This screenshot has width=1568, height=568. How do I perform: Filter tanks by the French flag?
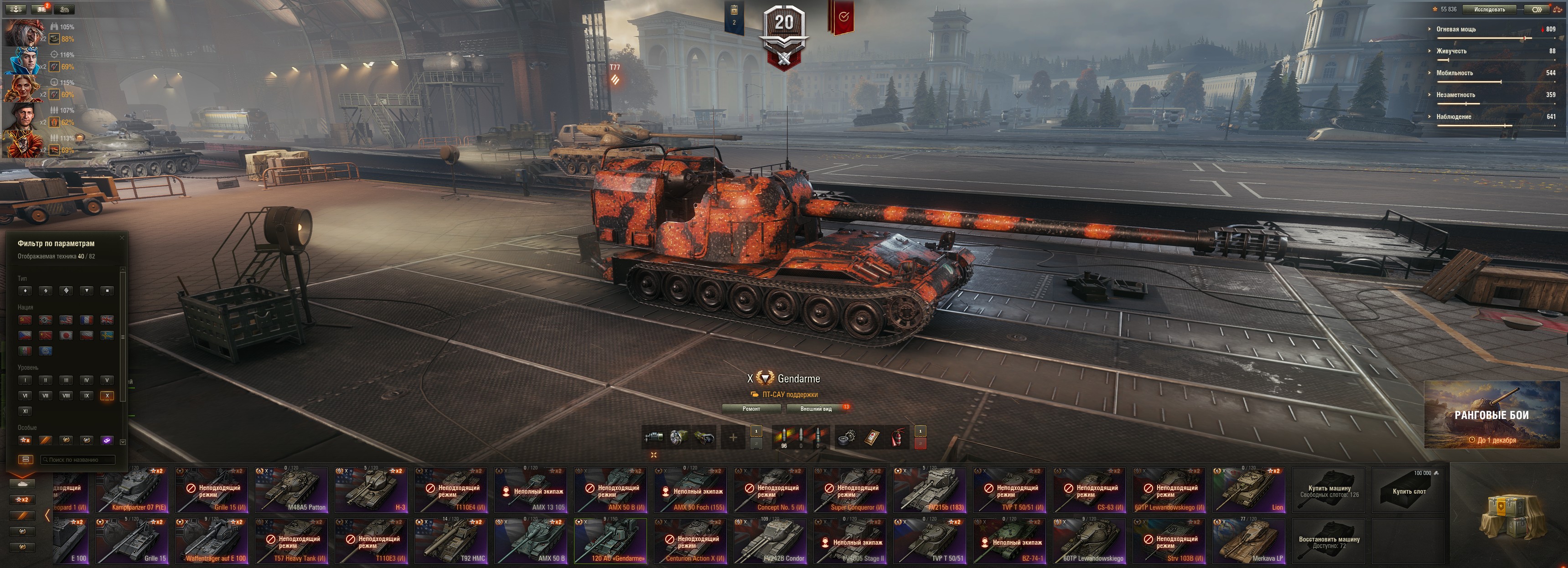click(87, 320)
